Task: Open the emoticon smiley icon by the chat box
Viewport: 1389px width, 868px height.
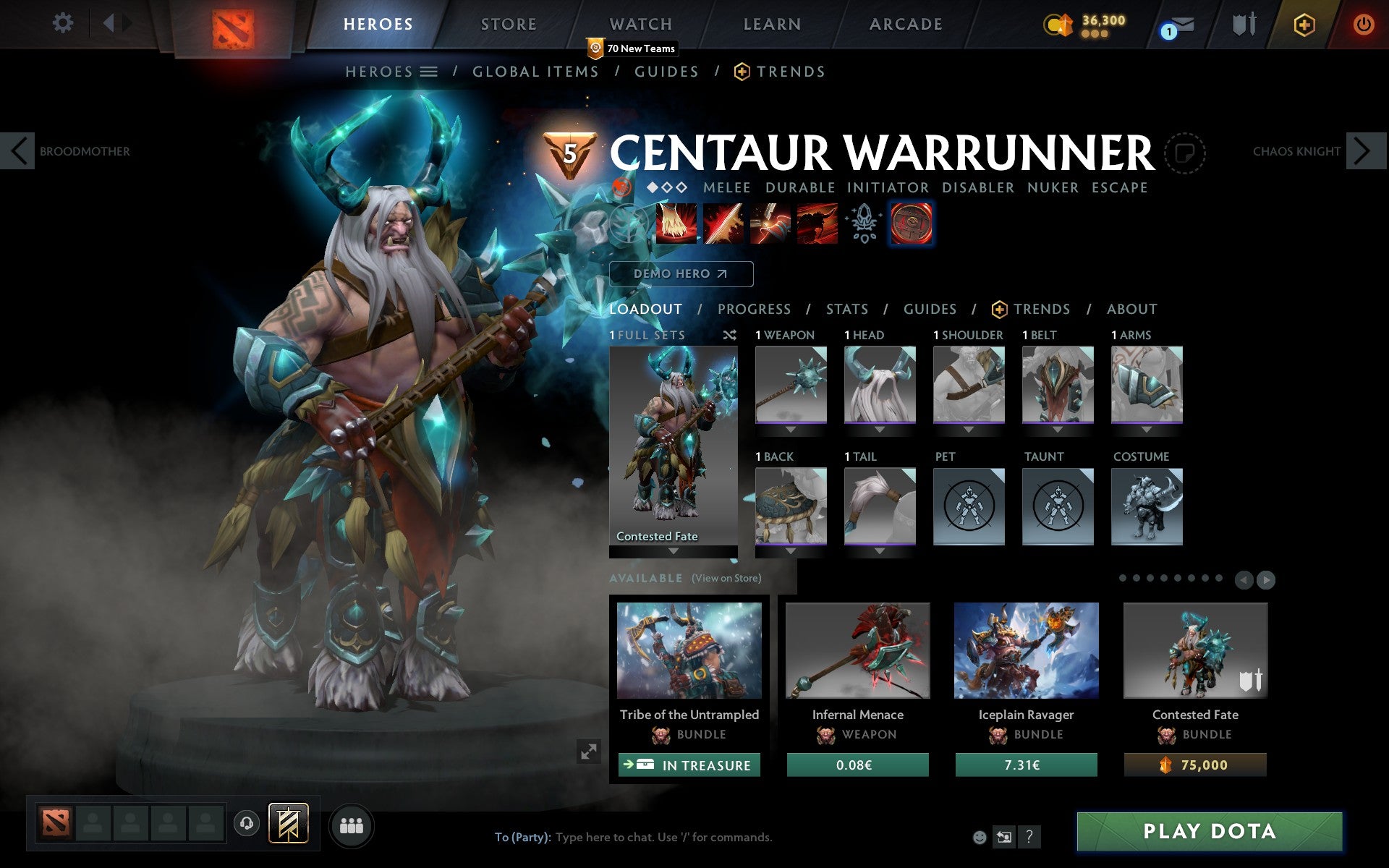Action: pyautogui.click(x=980, y=838)
